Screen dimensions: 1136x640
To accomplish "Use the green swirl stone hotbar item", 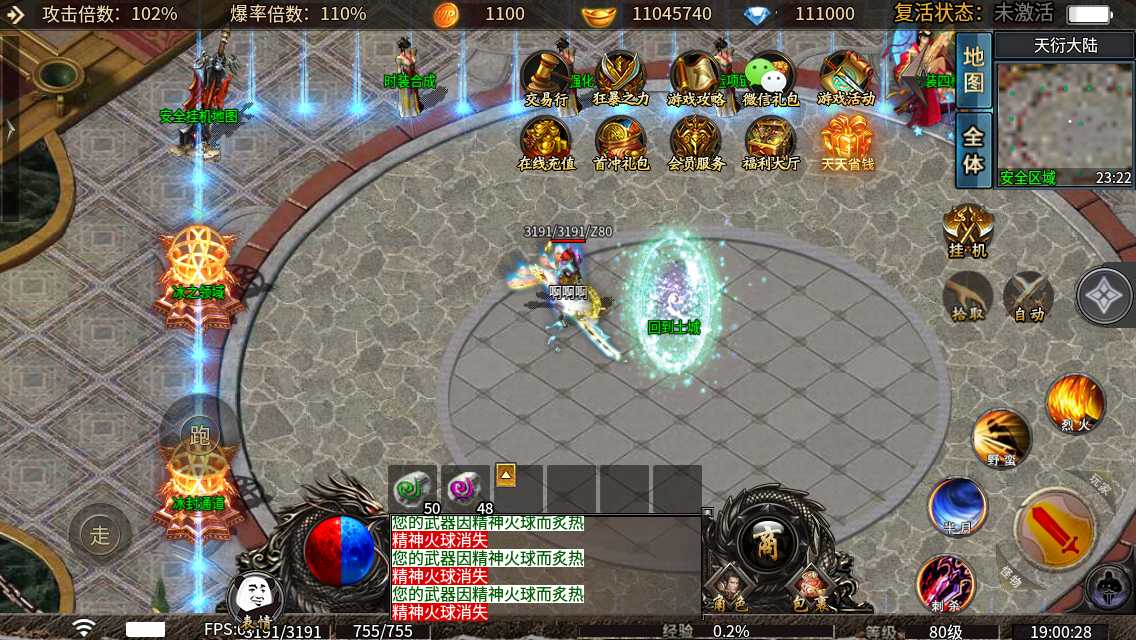I will coord(412,489).
